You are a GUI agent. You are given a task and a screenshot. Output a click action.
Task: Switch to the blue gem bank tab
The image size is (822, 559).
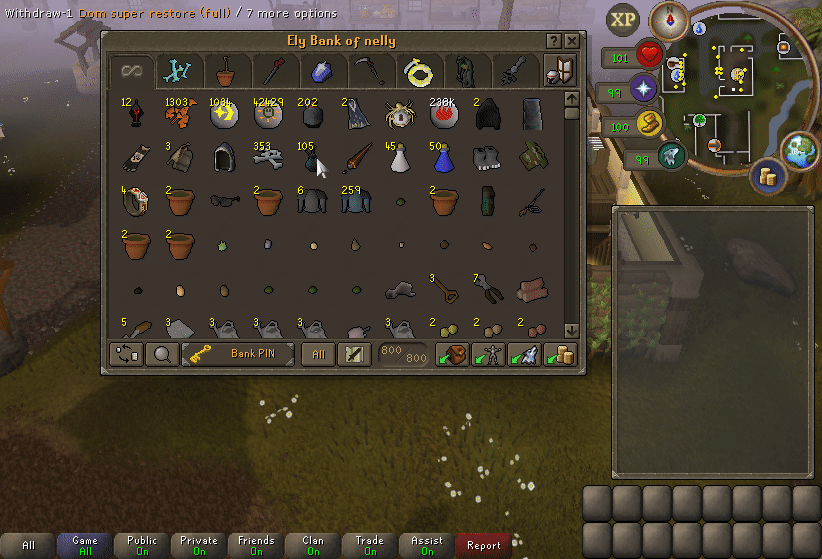320,71
